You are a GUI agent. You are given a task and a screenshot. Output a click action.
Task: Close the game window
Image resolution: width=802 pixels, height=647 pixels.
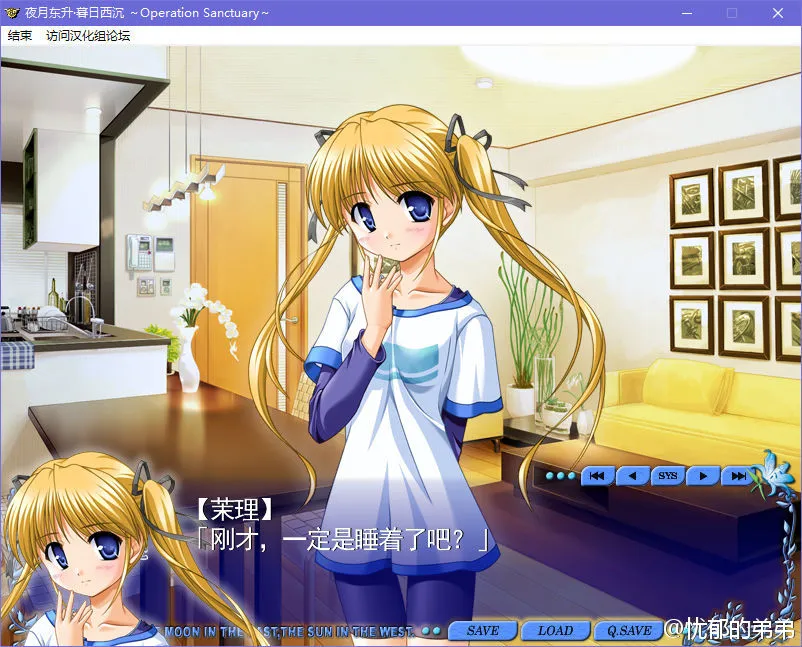[x=777, y=13]
